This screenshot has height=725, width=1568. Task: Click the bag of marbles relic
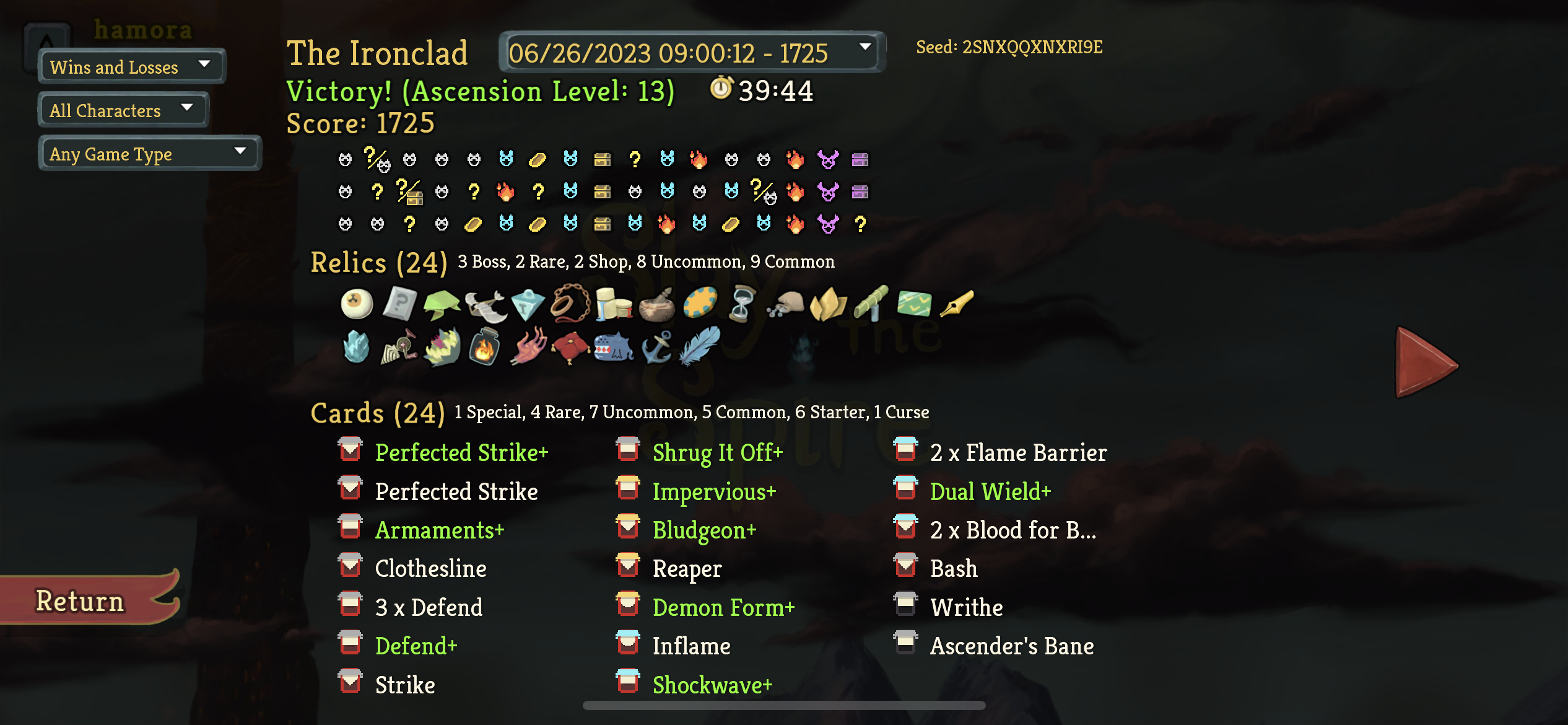coord(786,305)
